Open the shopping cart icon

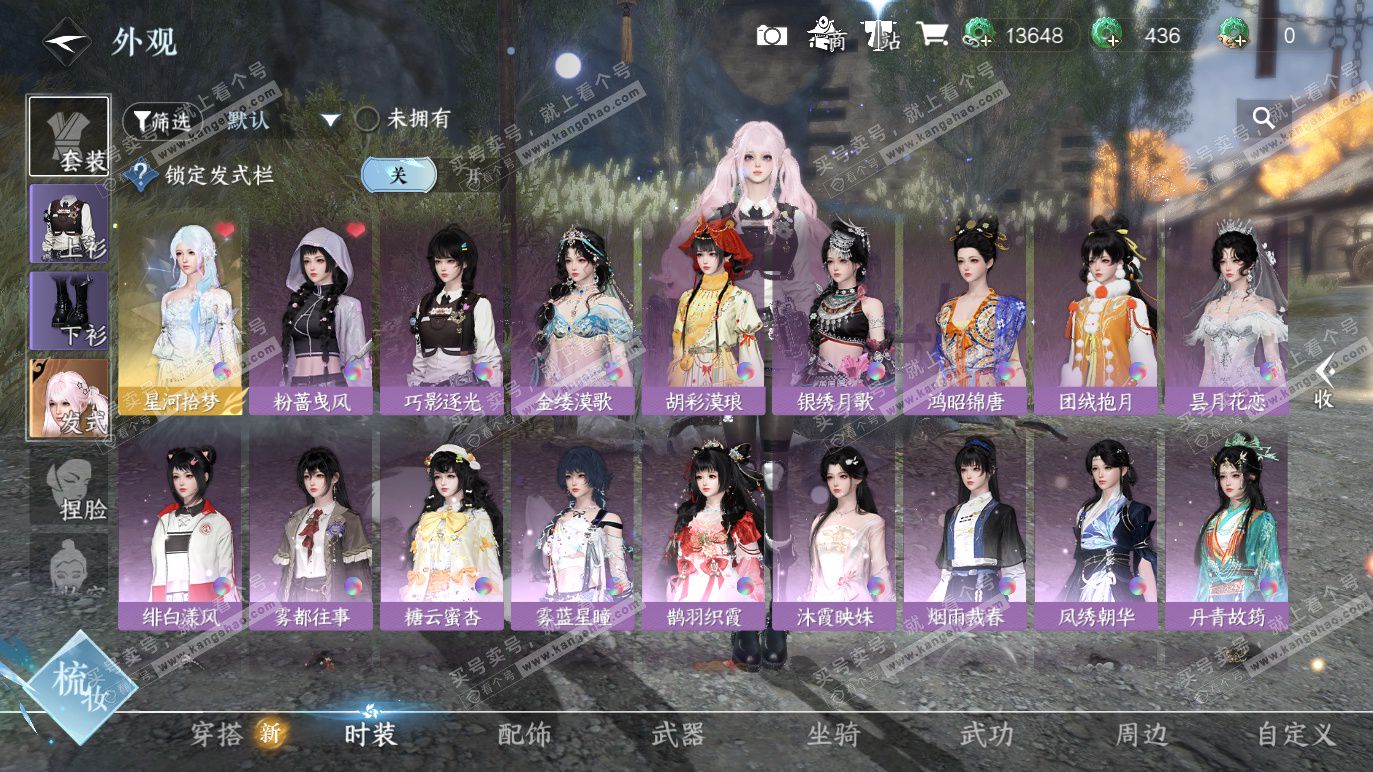[932, 36]
